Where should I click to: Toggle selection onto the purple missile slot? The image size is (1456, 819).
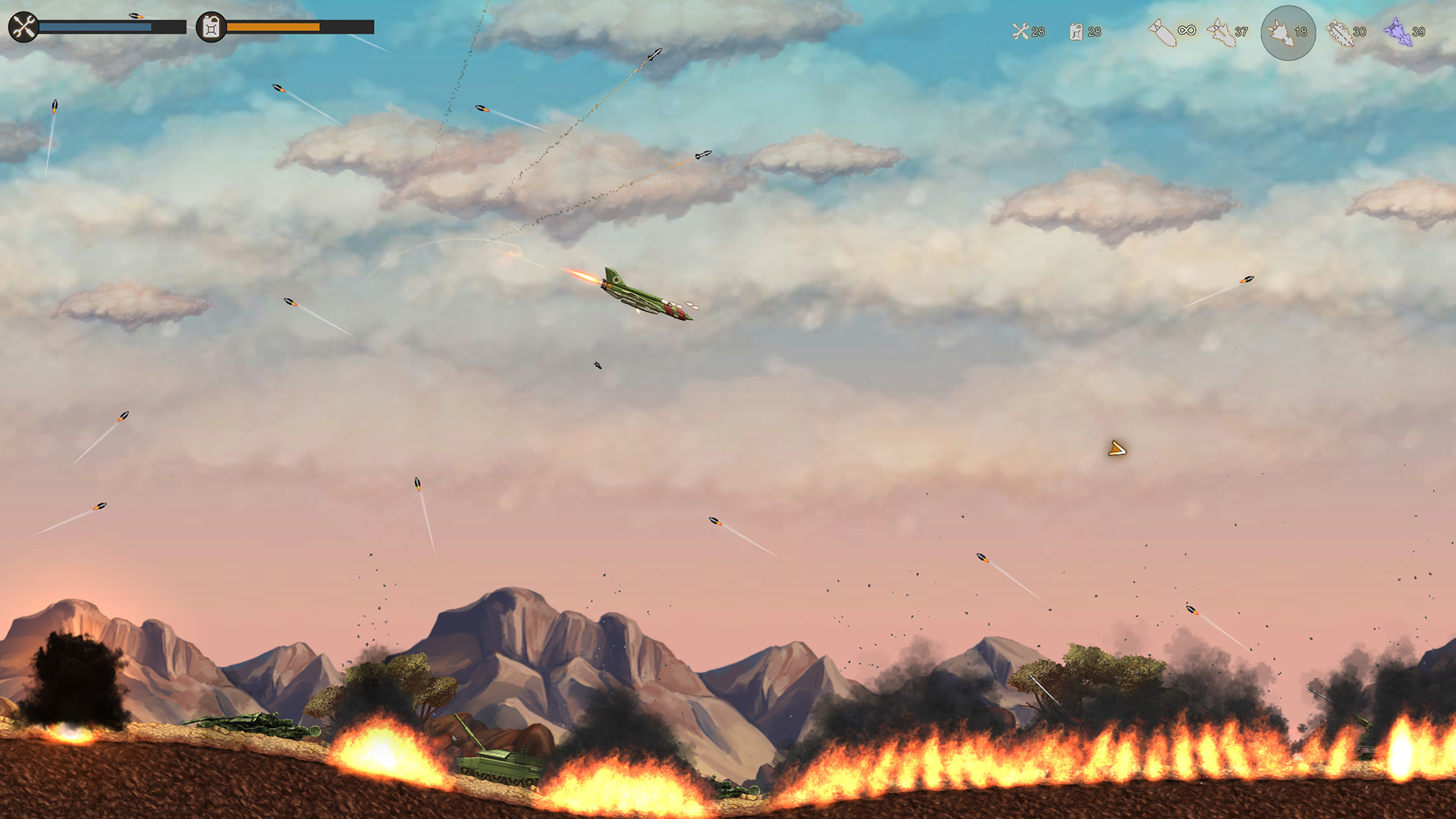(1399, 32)
